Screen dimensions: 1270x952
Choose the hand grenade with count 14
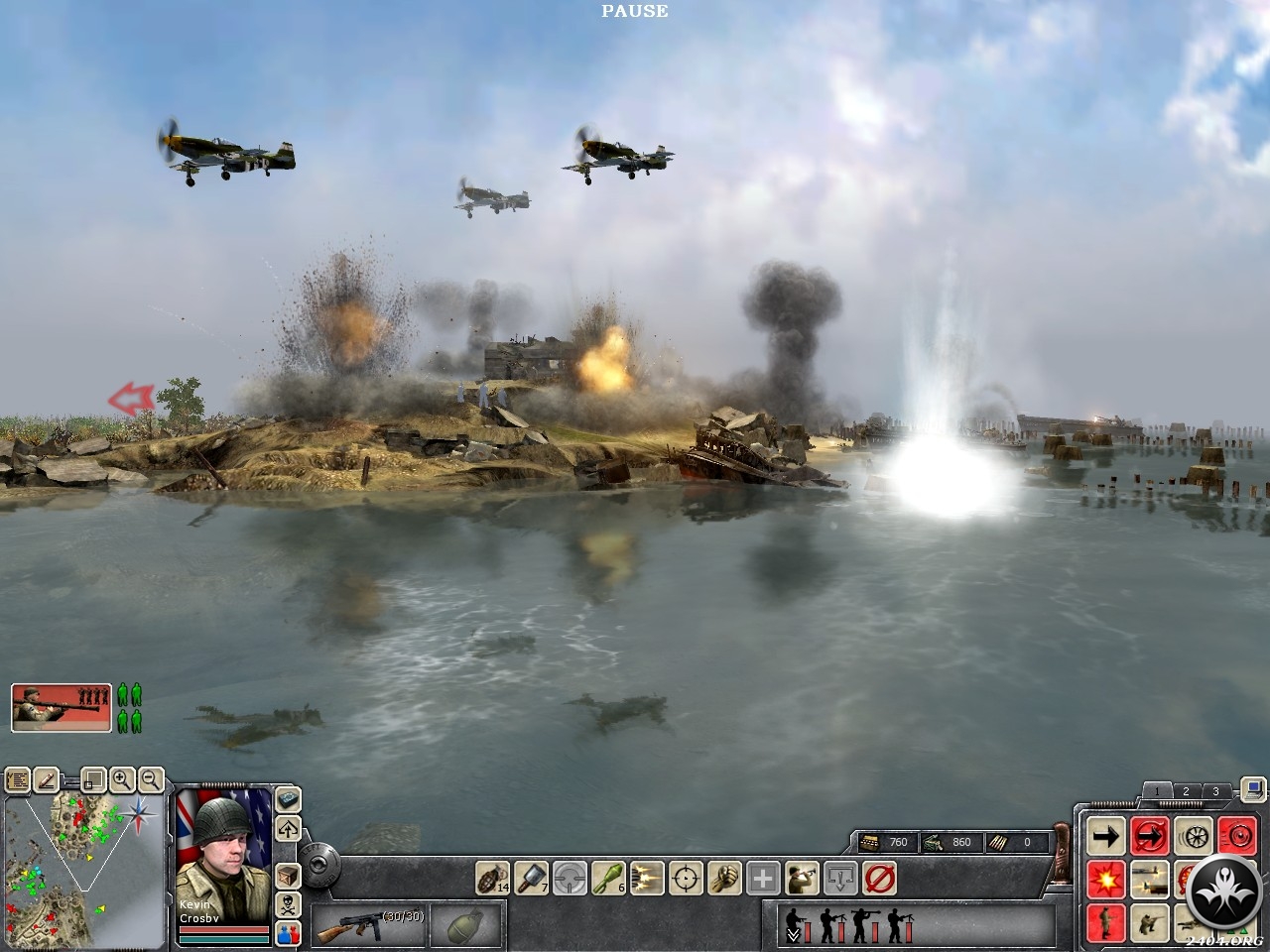point(493,878)
